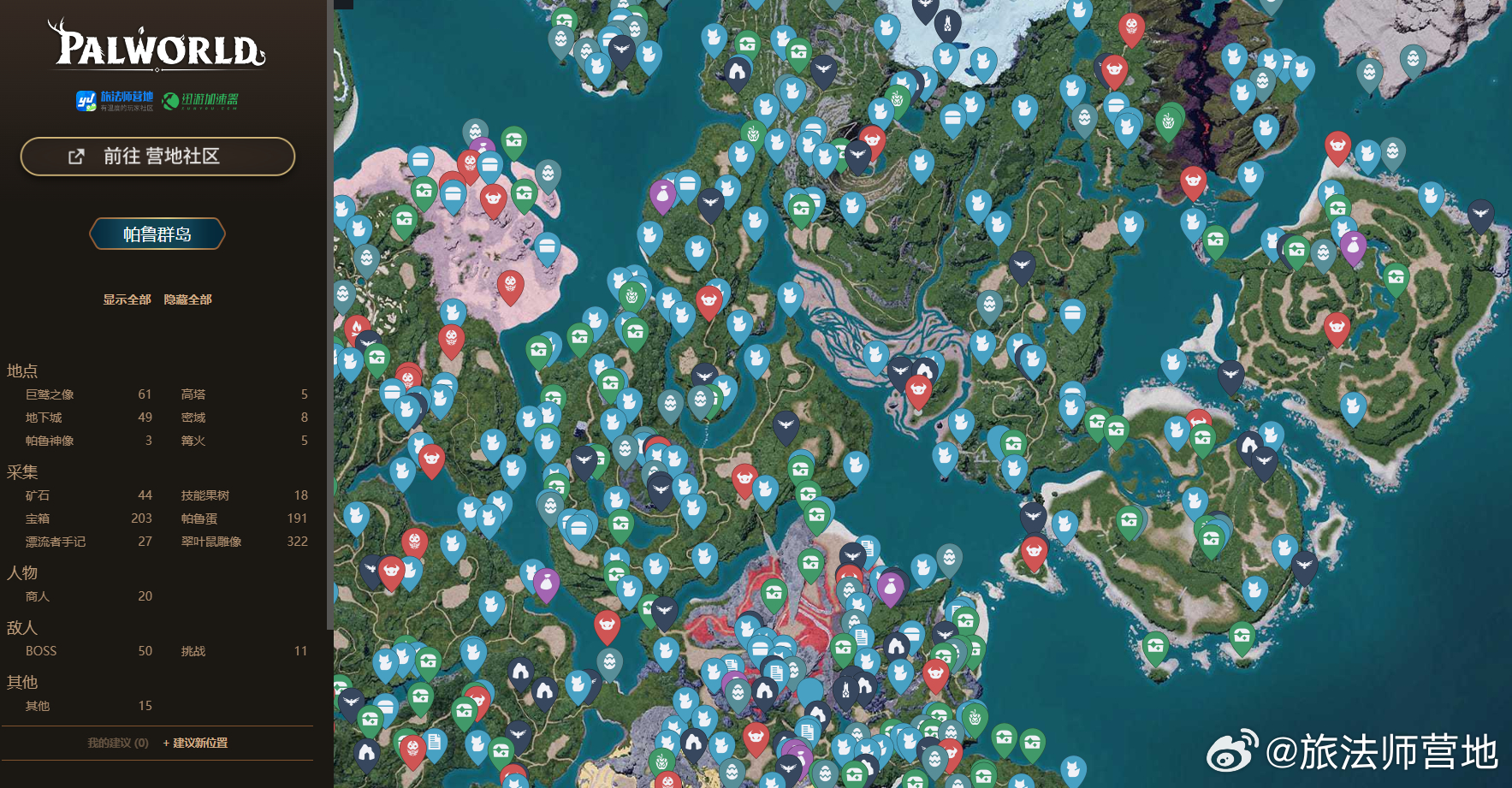Toggle the 技能果树 skill fruit tree filter
The image size is (1512, 788).
click(205, 495)
